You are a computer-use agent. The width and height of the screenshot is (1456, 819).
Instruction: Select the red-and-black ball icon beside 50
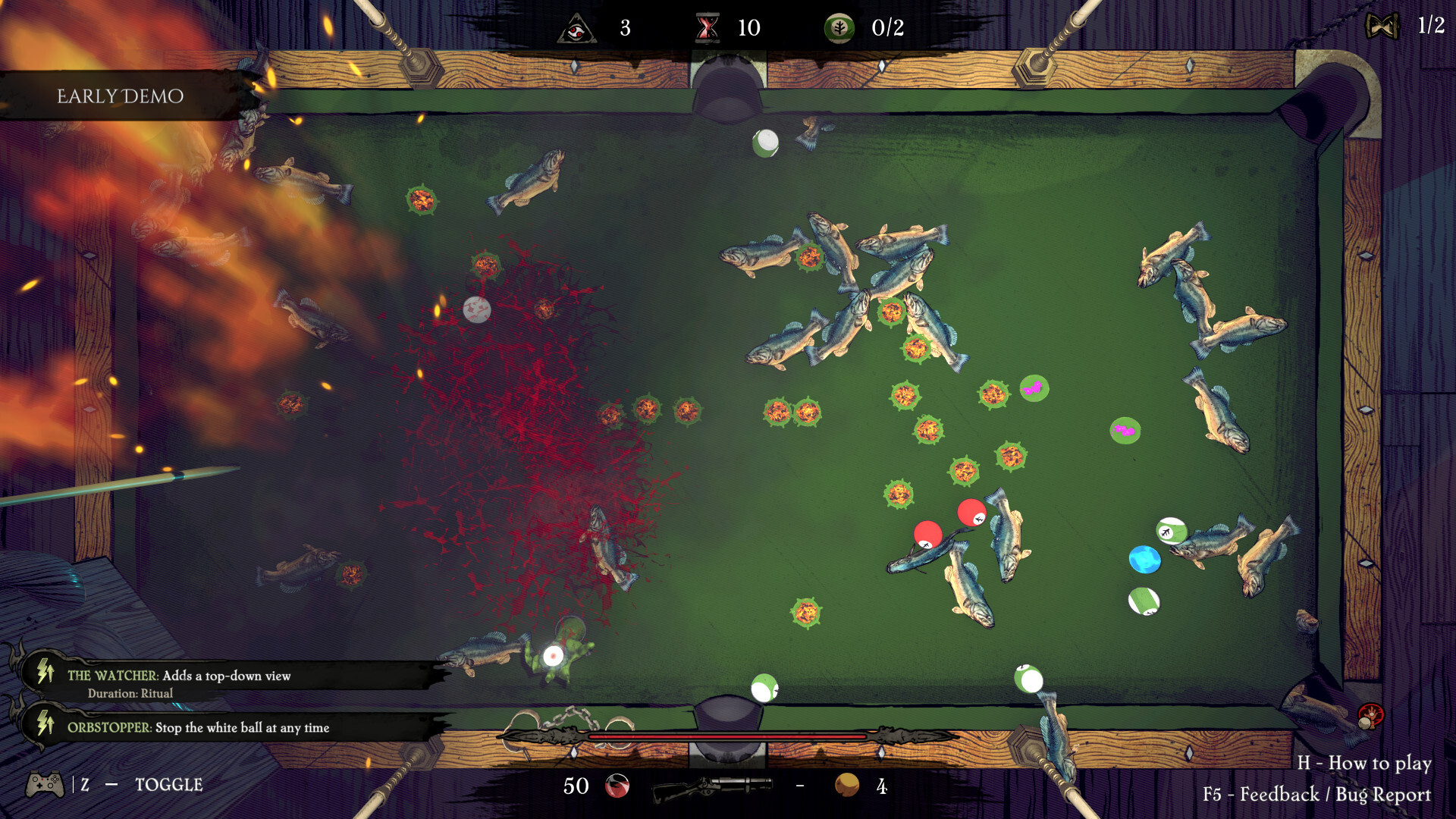[x=616, y=787]
